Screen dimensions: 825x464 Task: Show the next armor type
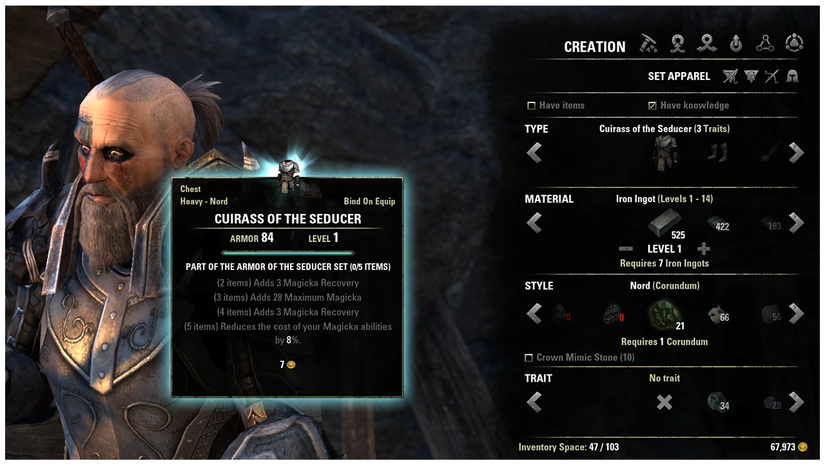point(796,152)
